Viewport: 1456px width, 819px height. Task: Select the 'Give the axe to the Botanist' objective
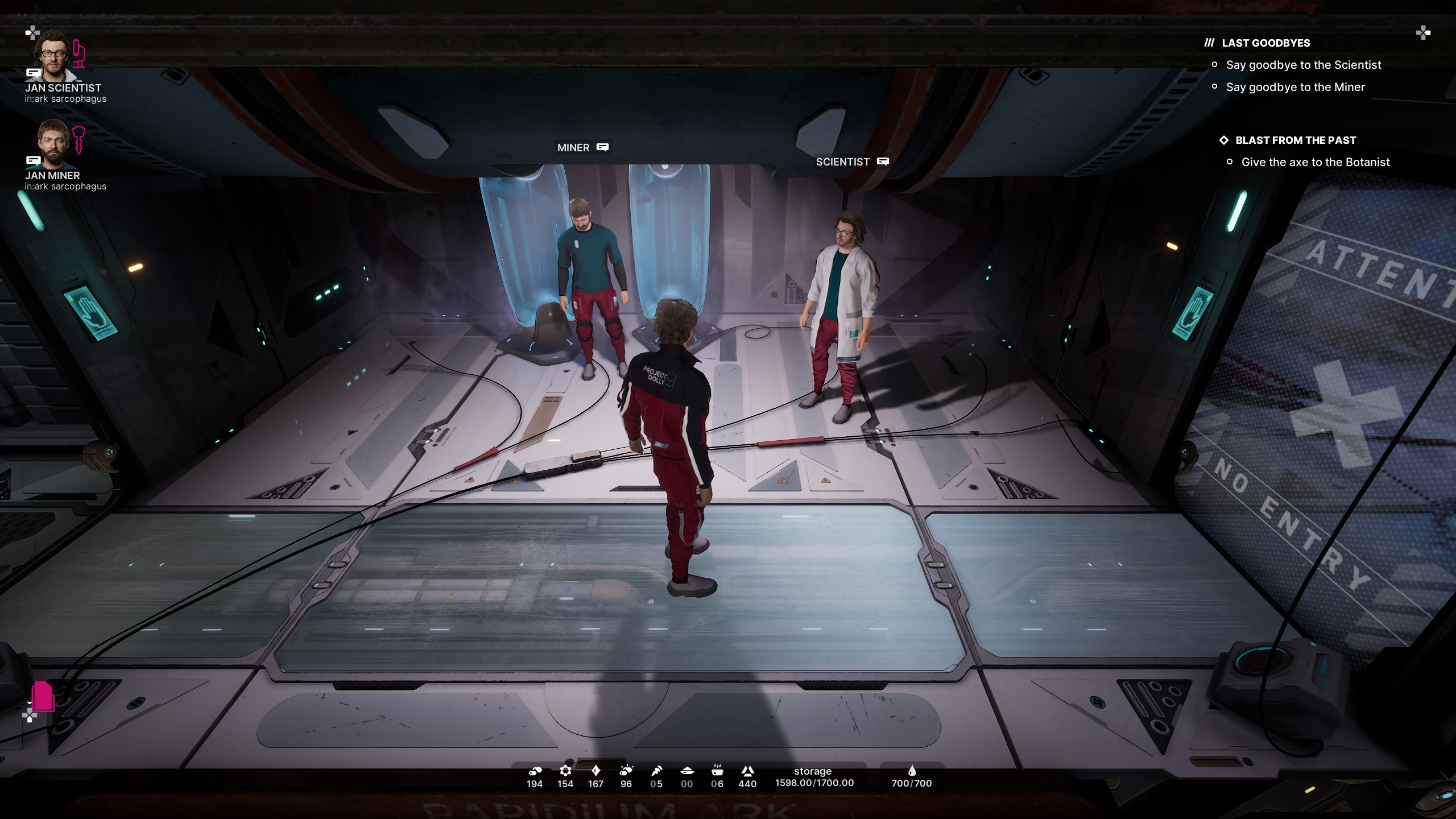coord(1315,163)
